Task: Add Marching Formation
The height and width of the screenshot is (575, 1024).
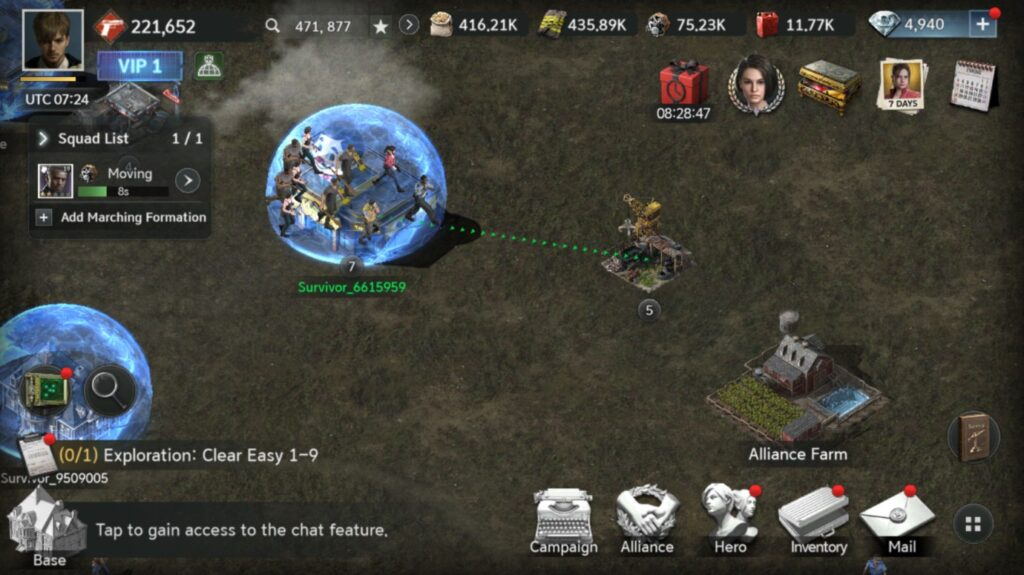Action: [121, 217]
